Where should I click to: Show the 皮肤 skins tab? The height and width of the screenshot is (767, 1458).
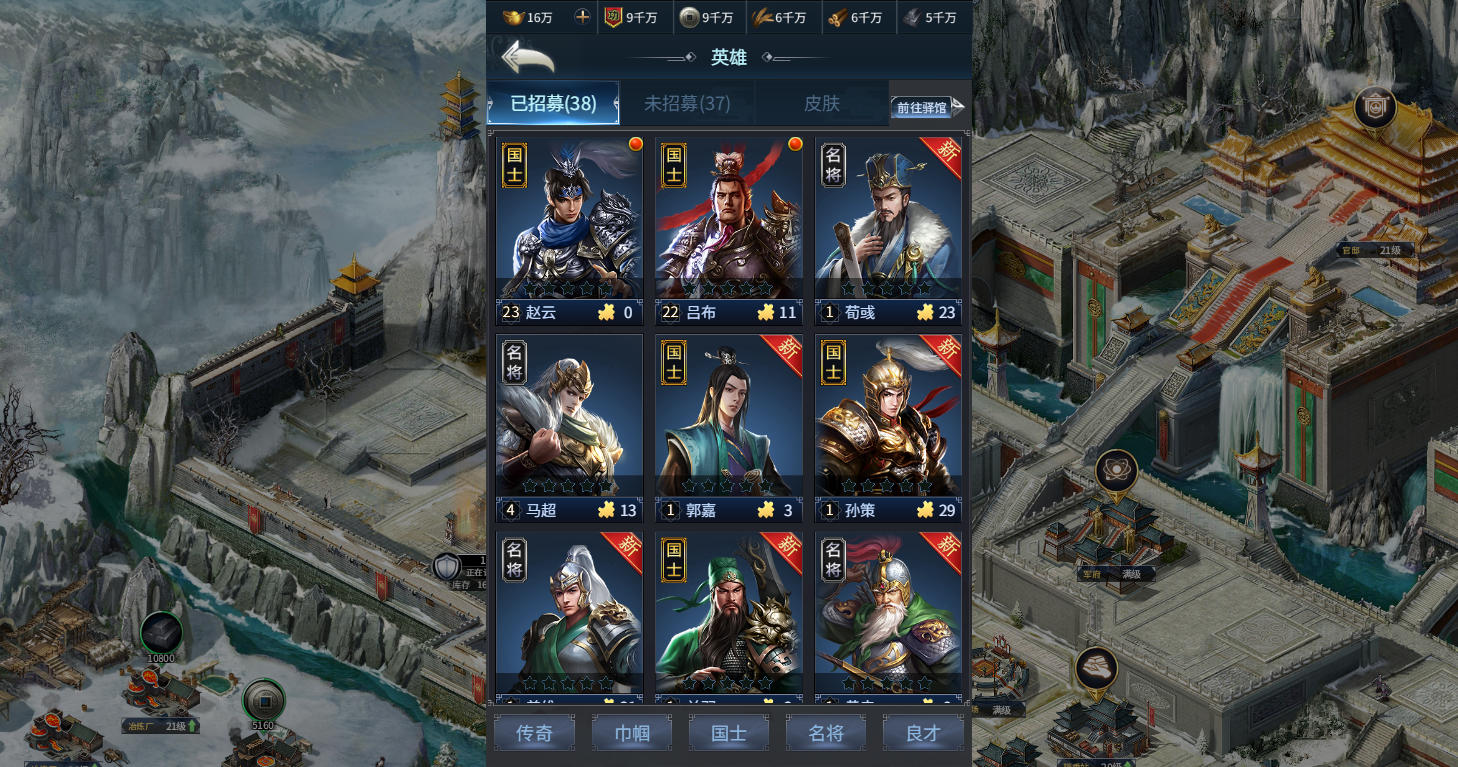[x=822, y=103]
